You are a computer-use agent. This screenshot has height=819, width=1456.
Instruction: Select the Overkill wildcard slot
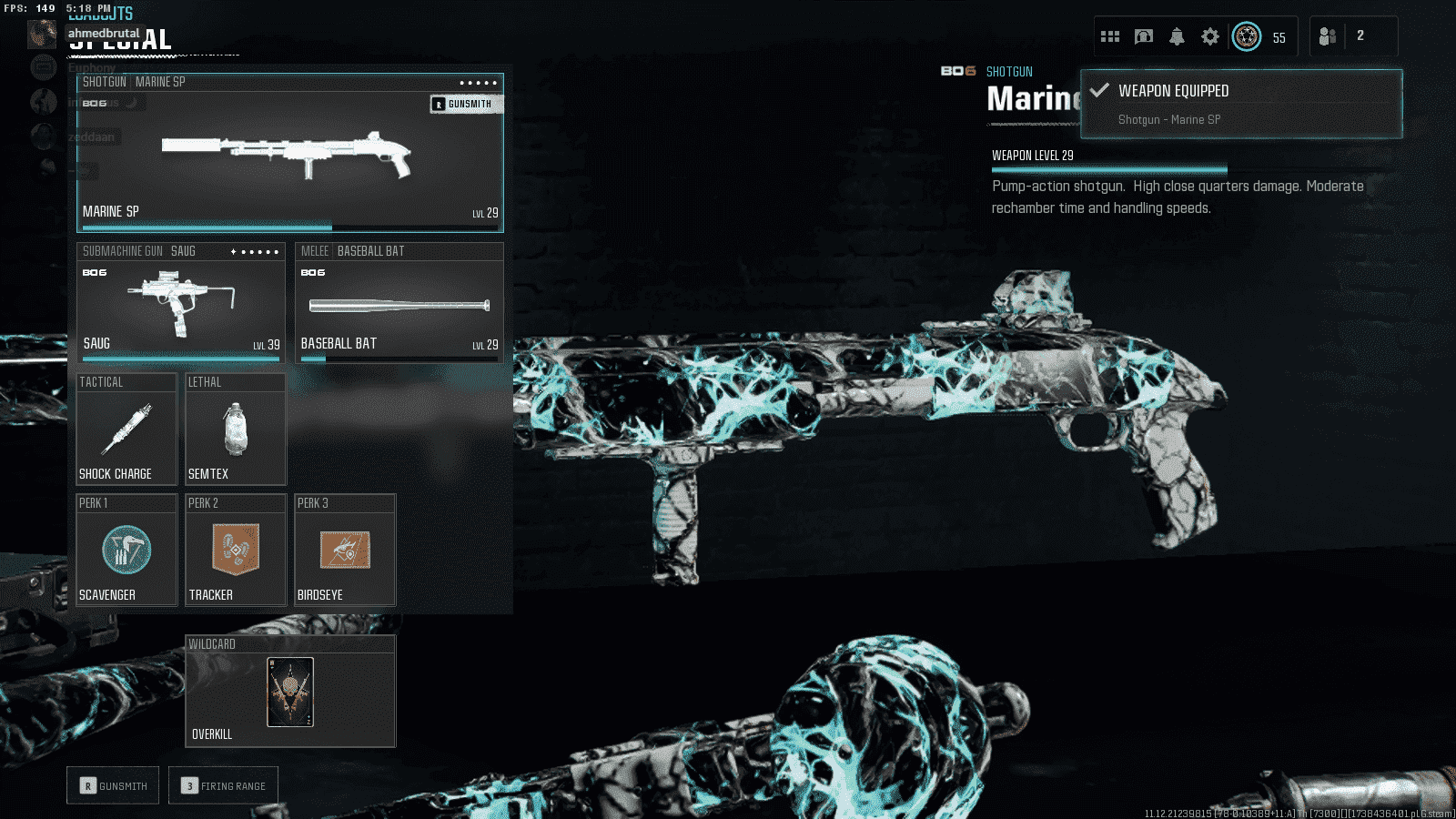pyautogui.click(x=290, y=692)
